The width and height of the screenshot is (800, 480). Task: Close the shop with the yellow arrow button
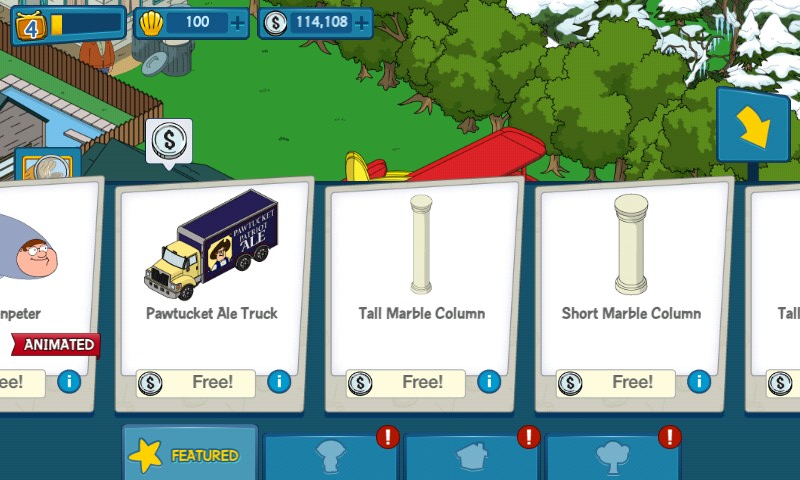coord(752,125)
